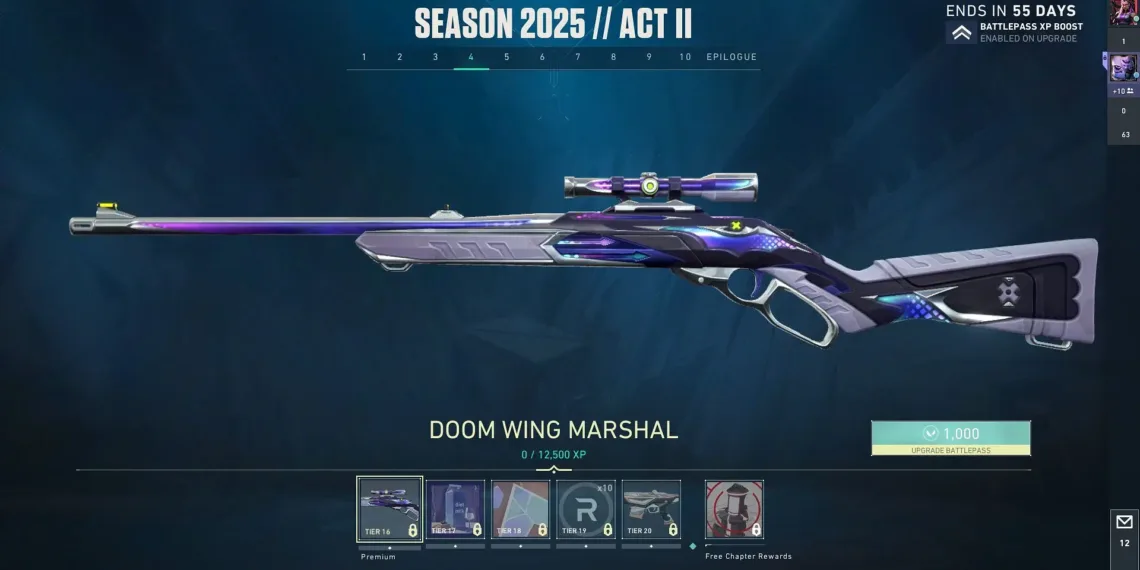Open chapter 6
Screen dimensions: 1140x570
pos(542,57)
